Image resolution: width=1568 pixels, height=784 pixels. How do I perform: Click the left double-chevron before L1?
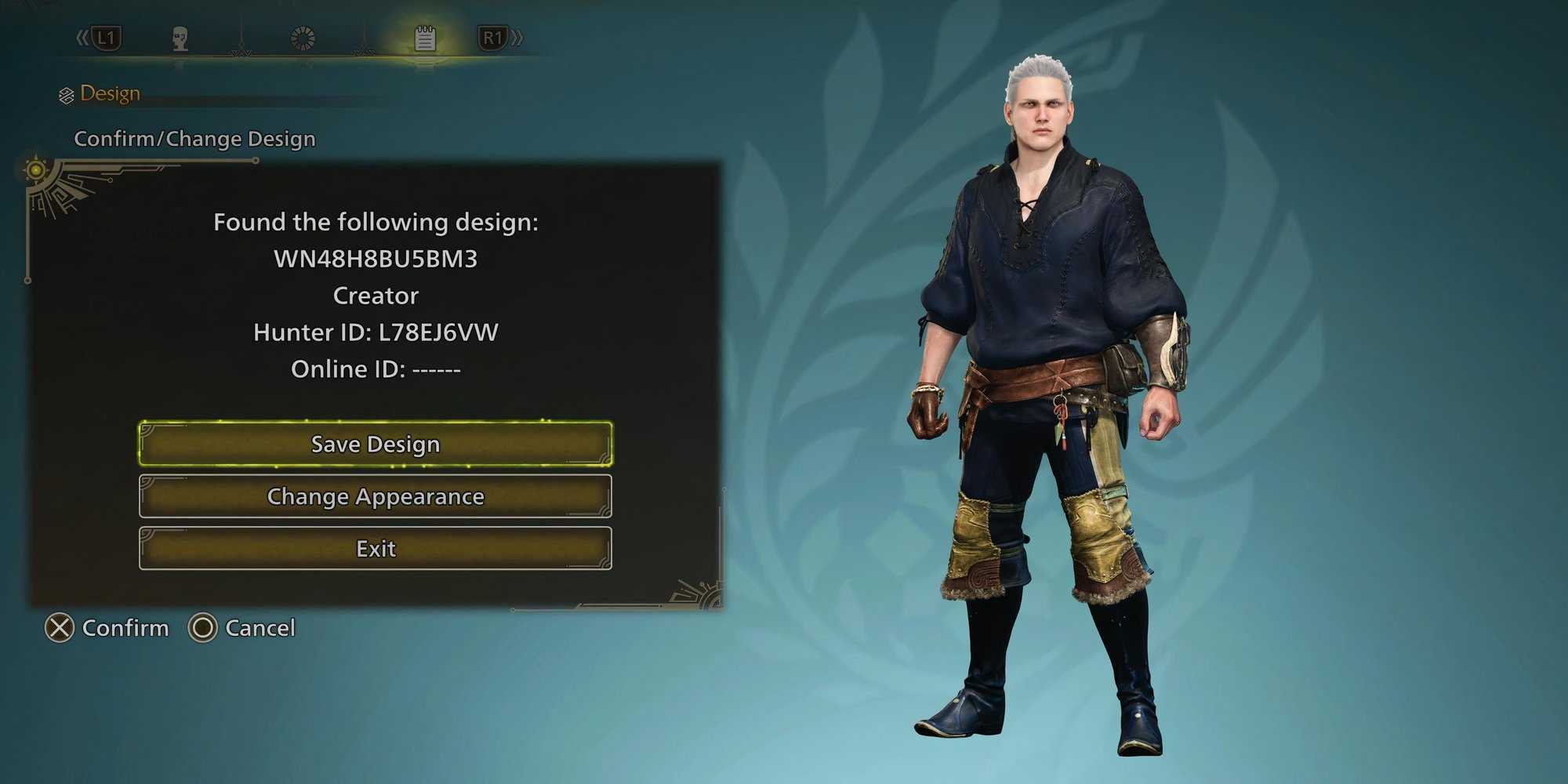click(x=81, y=34)
